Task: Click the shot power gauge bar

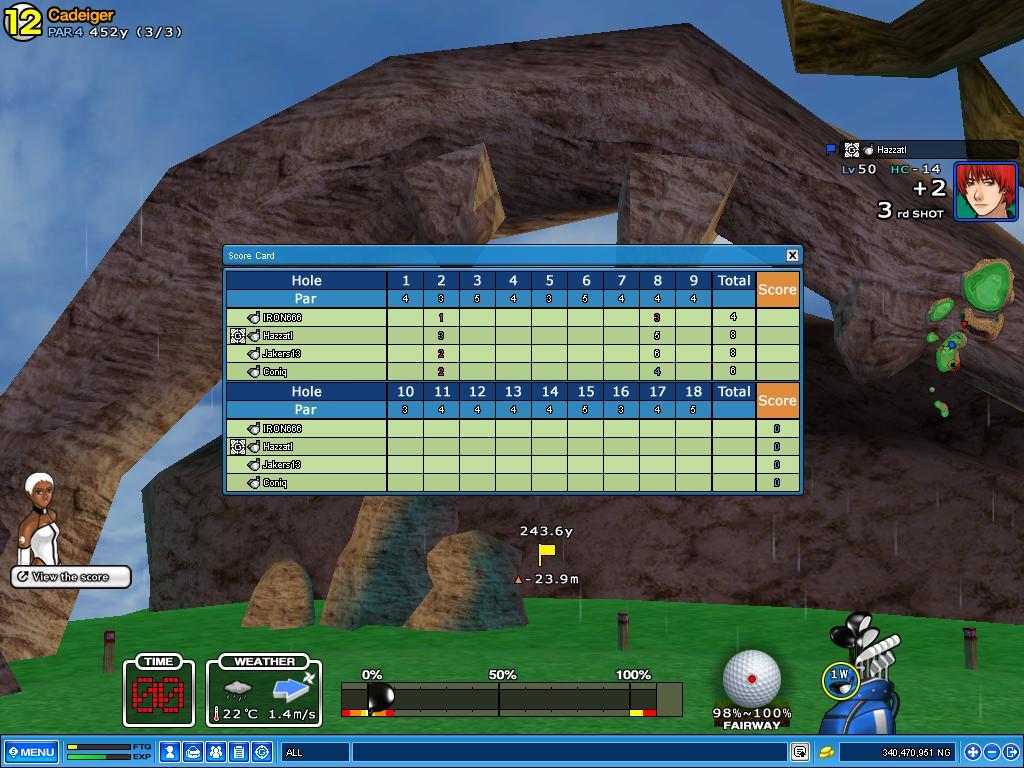Action: 511,699
